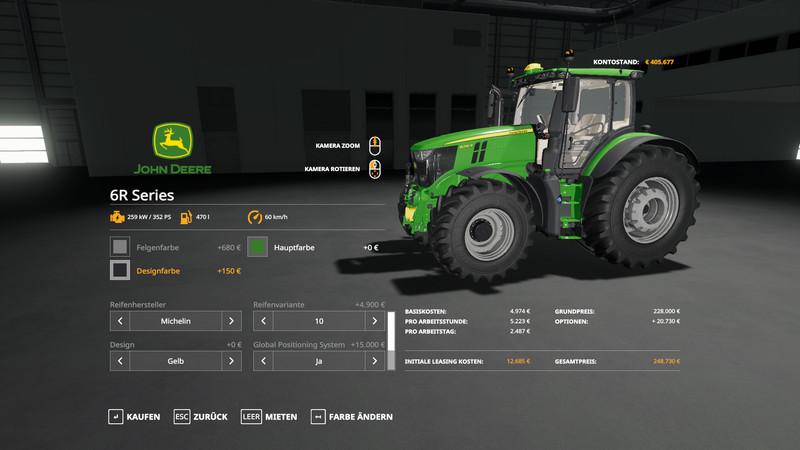Buy the tractor with Kaufen
Screen dimensions: 800x450
click(135, 416)
